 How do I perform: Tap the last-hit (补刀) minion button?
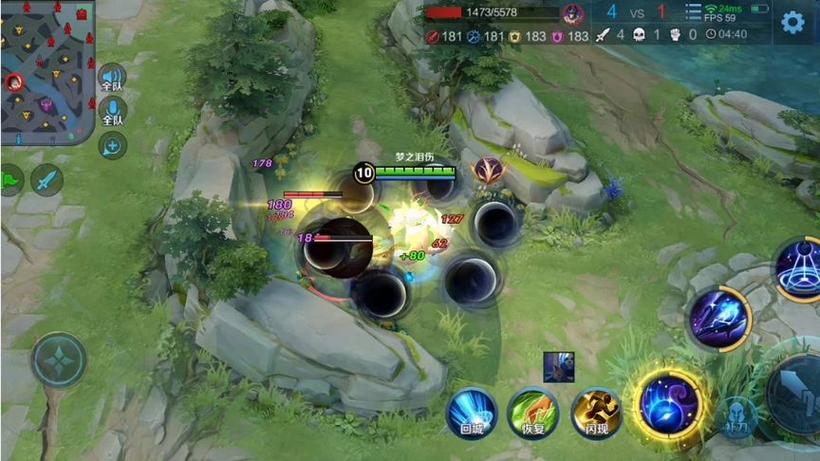(x=736, y=415)
